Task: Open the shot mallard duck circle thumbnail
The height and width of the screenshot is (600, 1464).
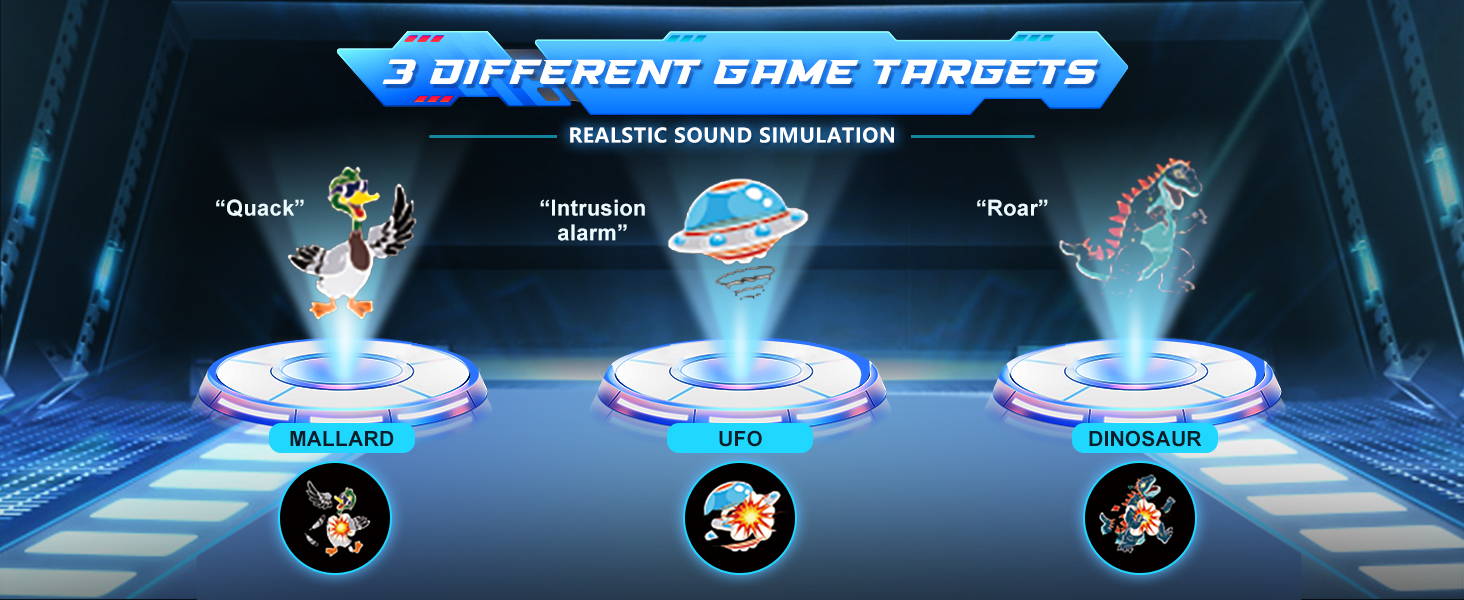Action: 335,518
